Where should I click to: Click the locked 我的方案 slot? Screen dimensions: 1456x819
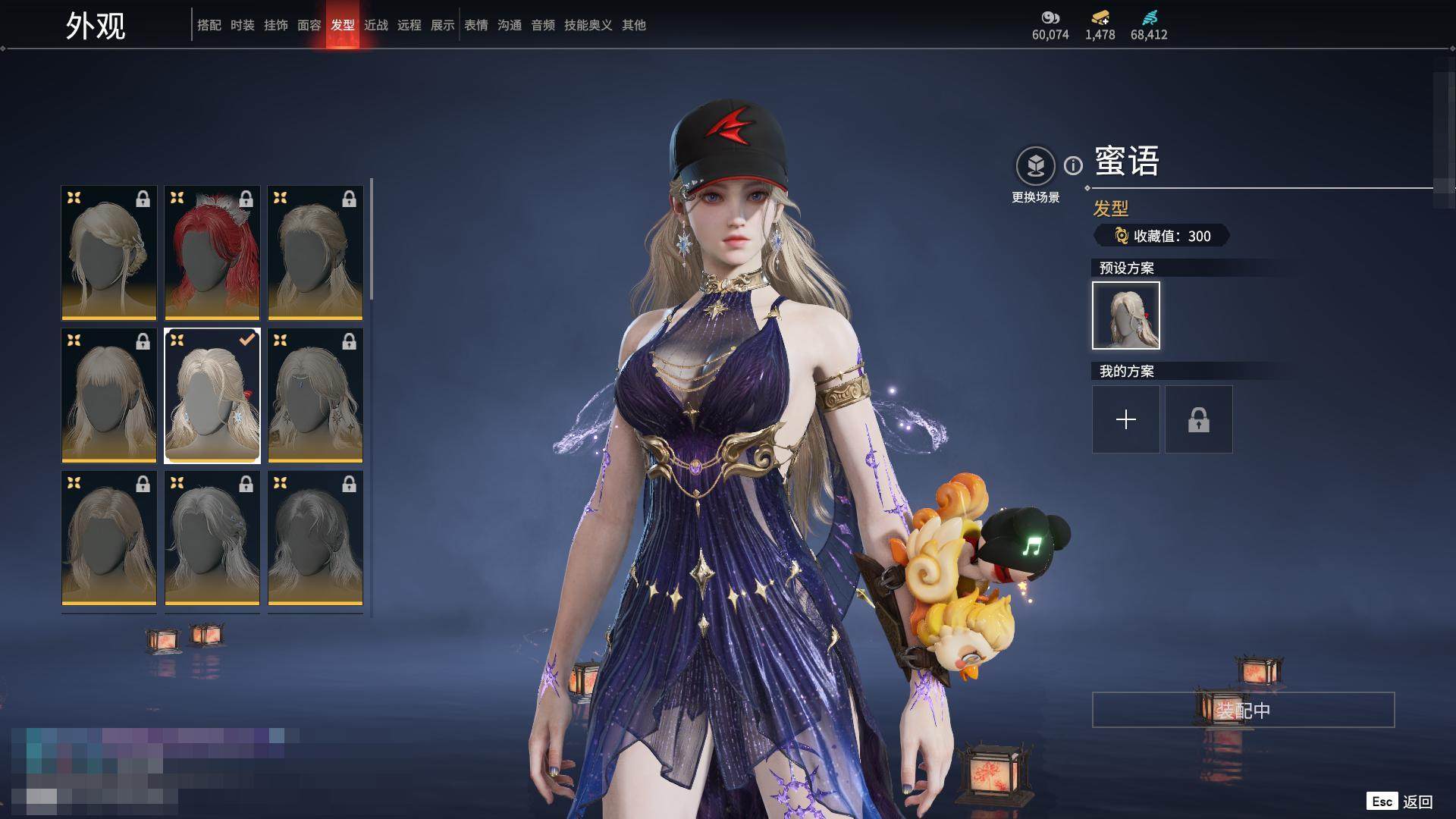pos(1198,419)
